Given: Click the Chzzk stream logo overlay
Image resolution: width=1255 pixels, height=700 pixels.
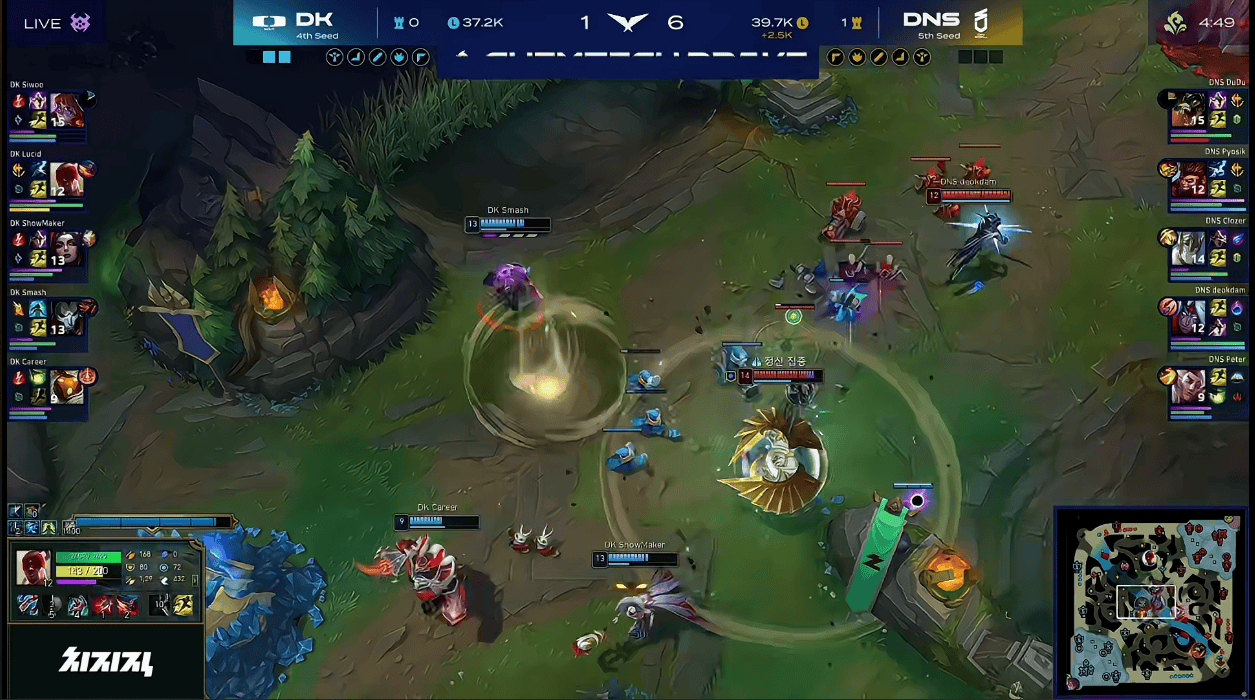Looking at the screenshot, I should click(x=106, y=661).
